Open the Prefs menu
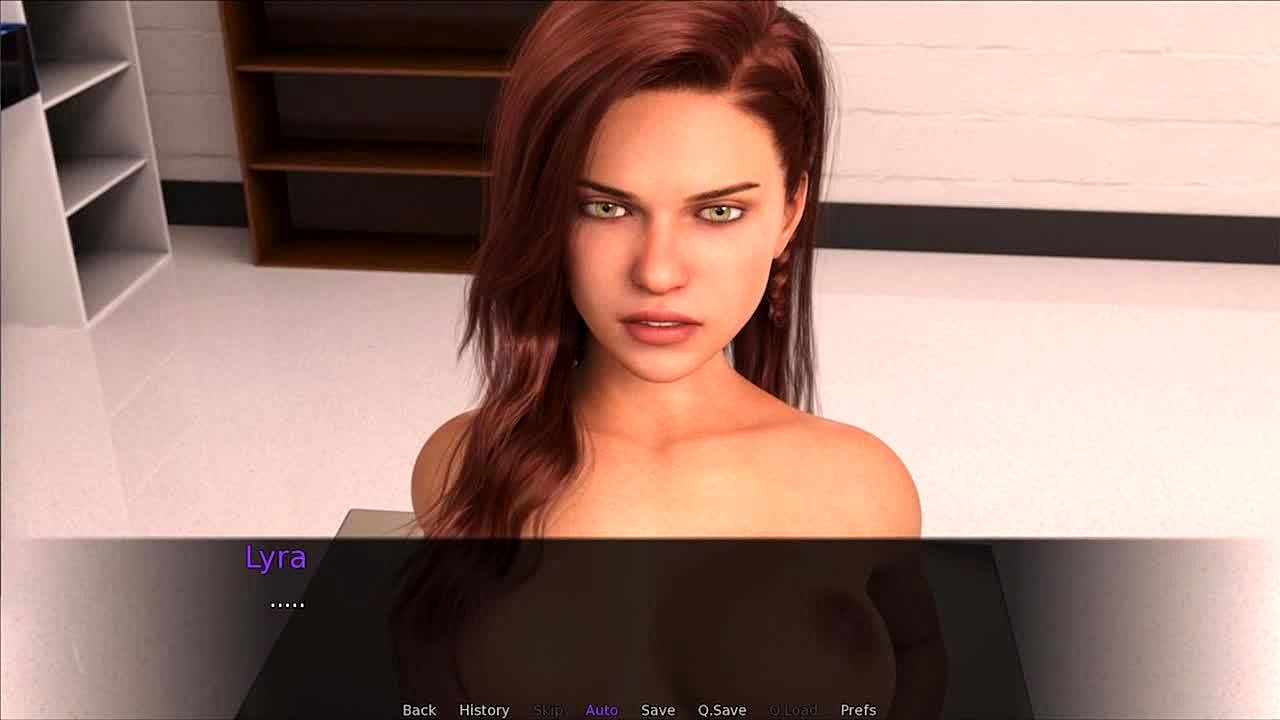The width and height of the screenshot is (1280, 720). click(858, 710)
